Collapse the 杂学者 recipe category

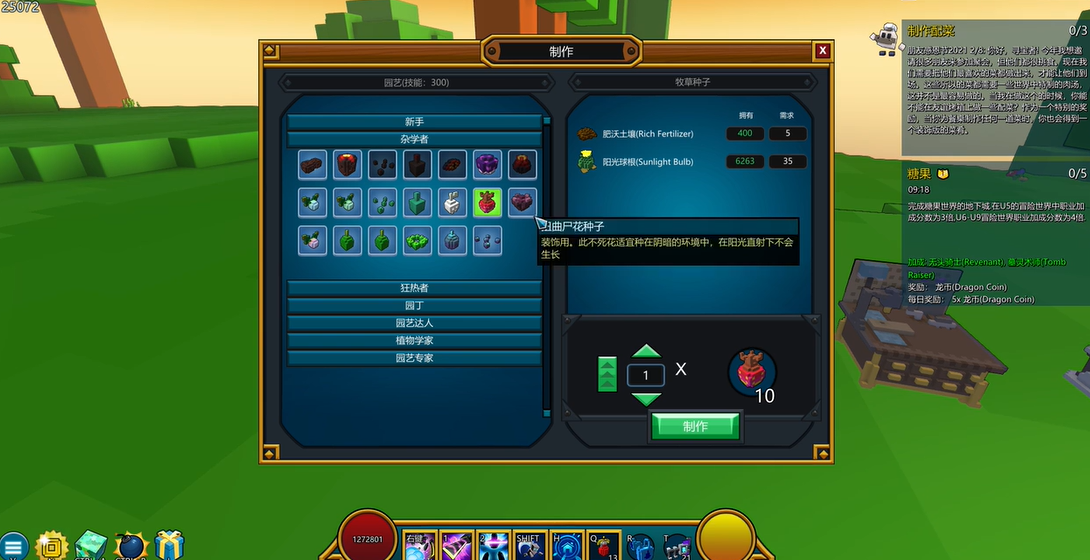coord(414,139)
